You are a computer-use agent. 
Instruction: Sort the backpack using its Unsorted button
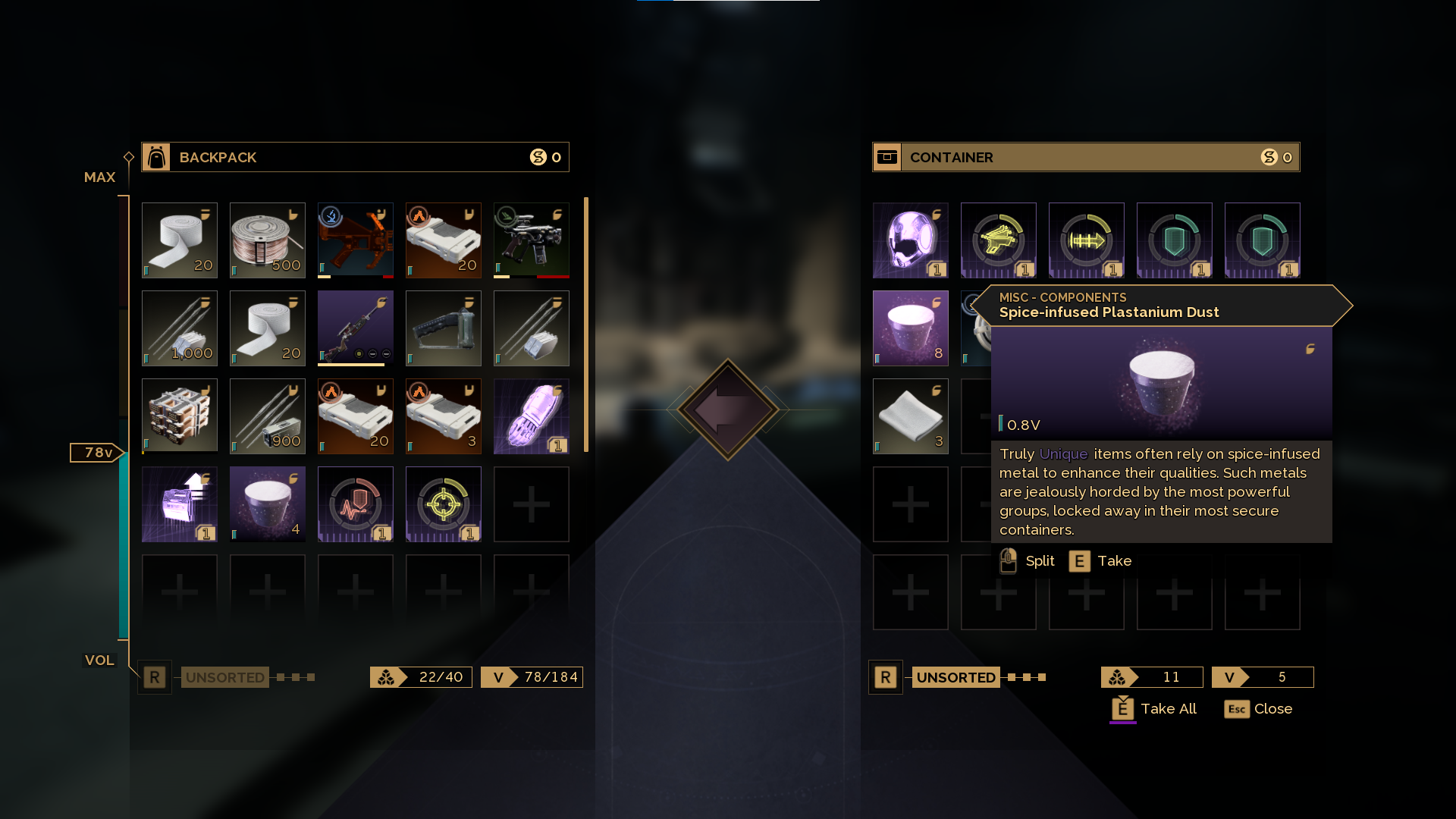[224, 677]
